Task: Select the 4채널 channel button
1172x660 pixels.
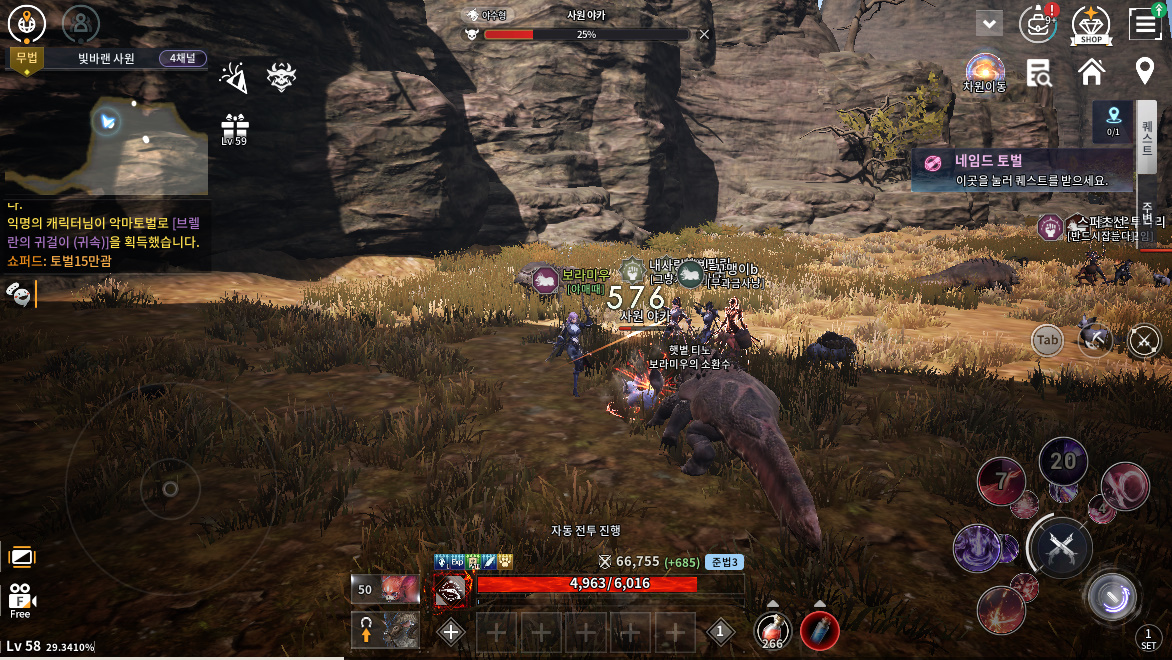Action: [x=181, y=58]
